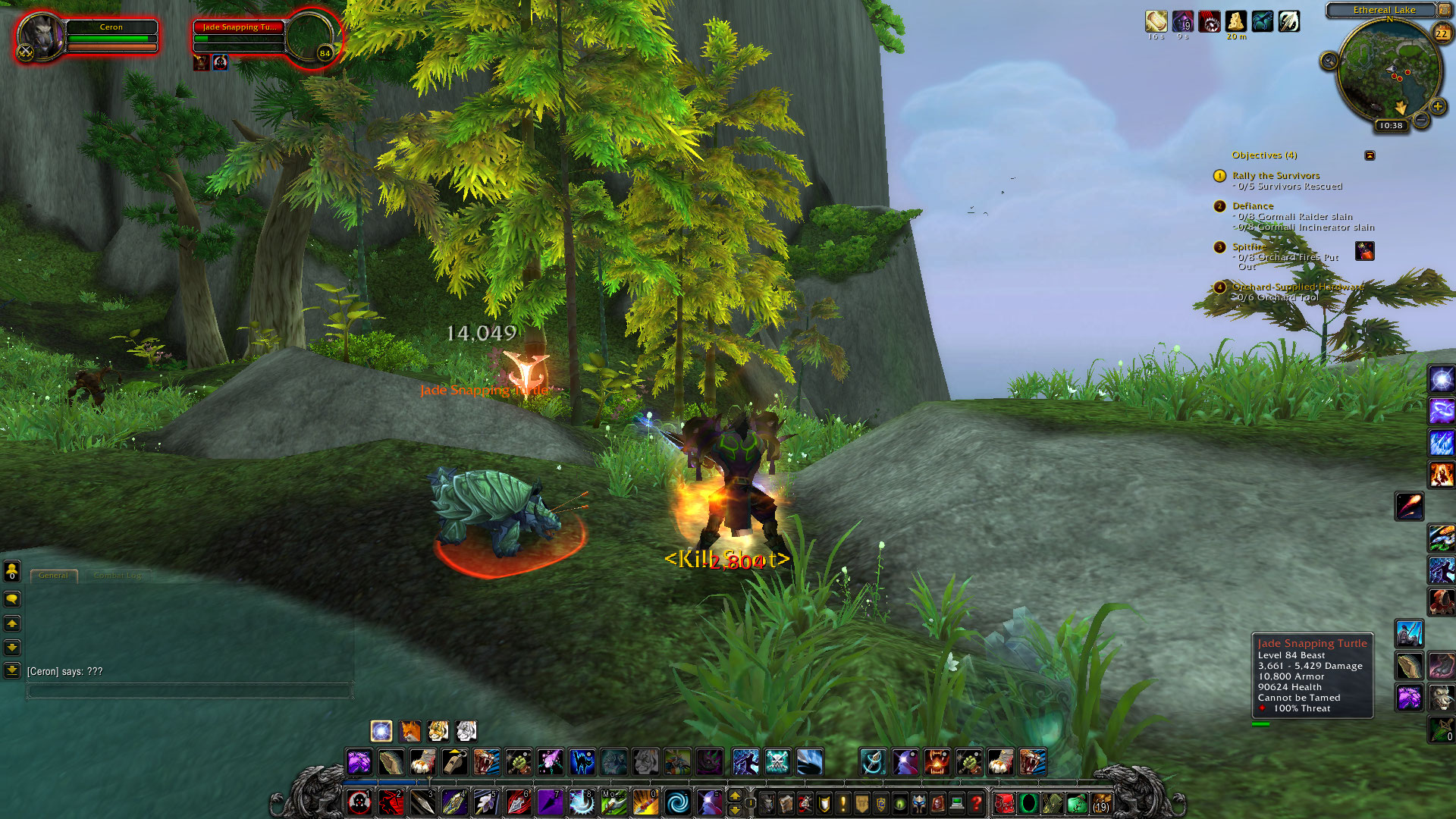Open the world map button beside Ethereal Lake
Viewport: 1456px width, 819px height.
tap(1444, 10)
